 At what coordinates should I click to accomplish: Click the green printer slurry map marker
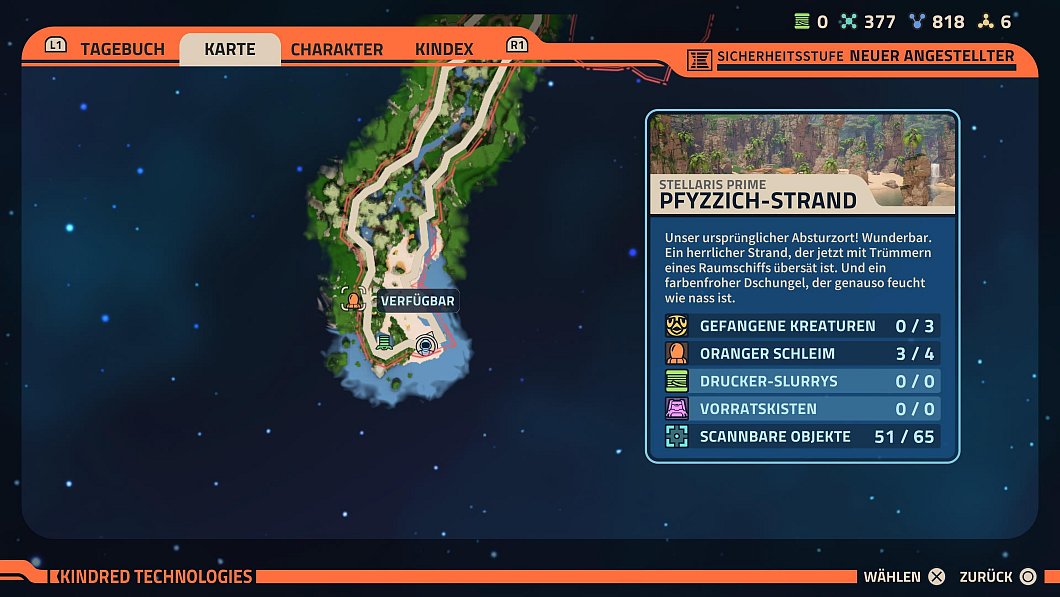pos(384,342)
